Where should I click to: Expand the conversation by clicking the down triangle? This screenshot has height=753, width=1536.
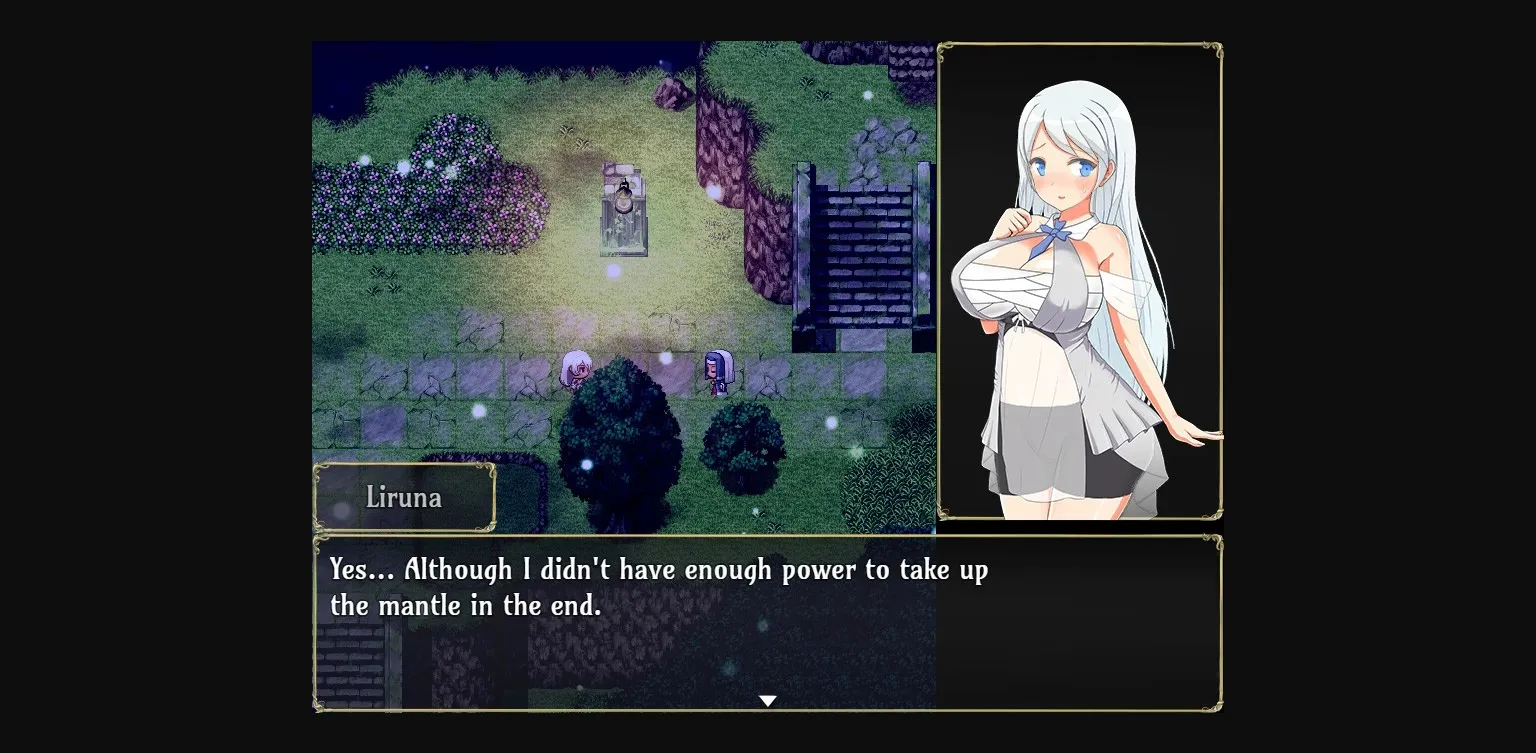coord(767,700)
